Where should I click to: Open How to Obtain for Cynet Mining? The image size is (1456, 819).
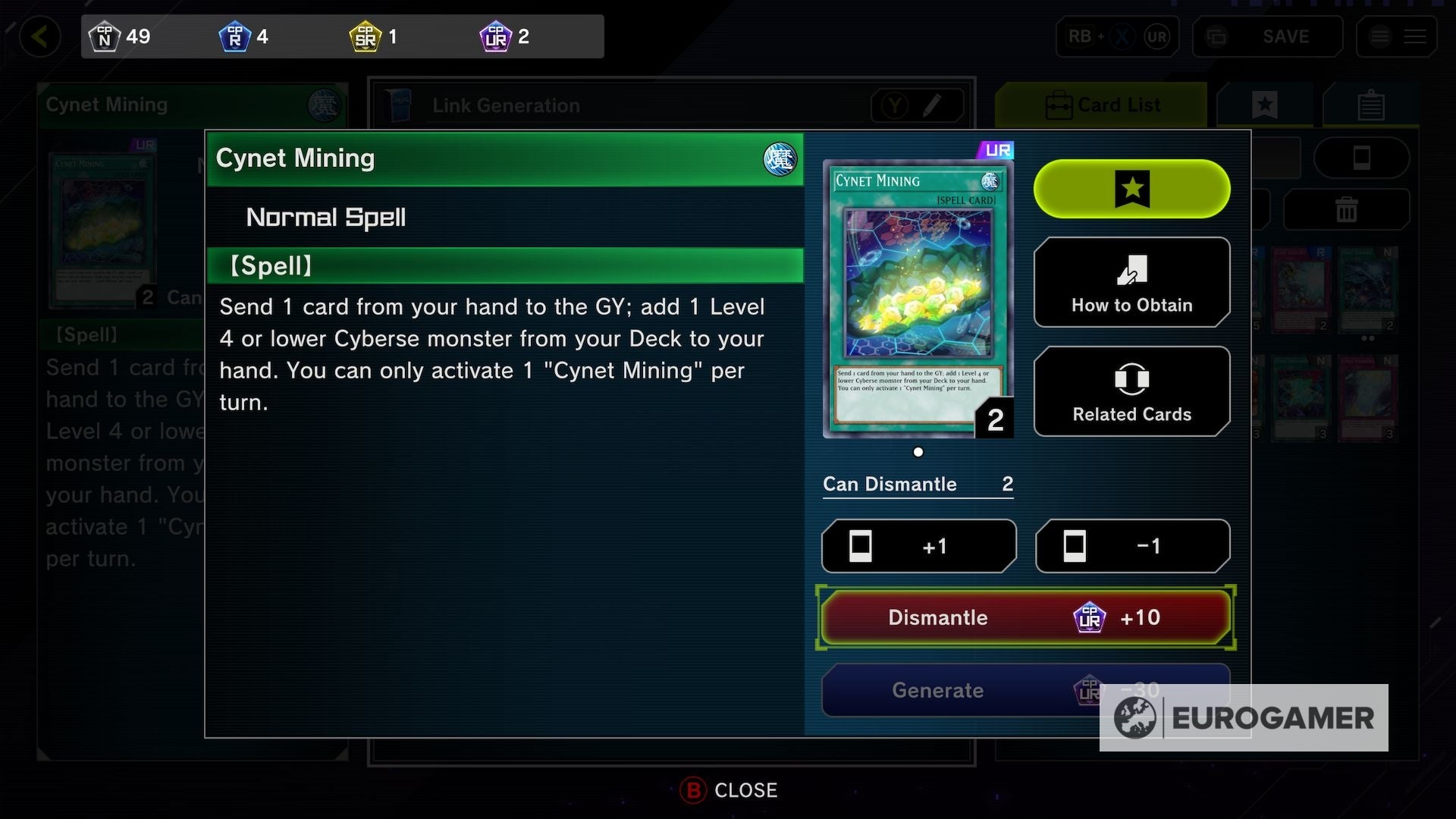pos(1131,282)
